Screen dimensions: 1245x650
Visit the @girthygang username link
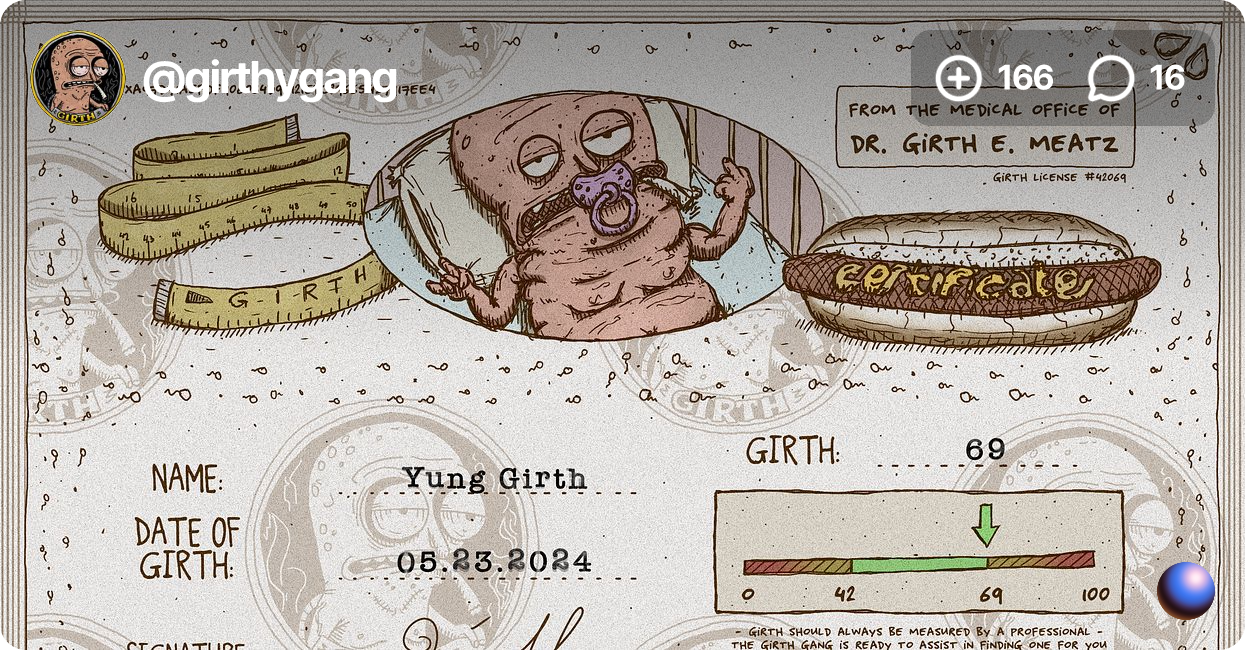pos(269,79)
